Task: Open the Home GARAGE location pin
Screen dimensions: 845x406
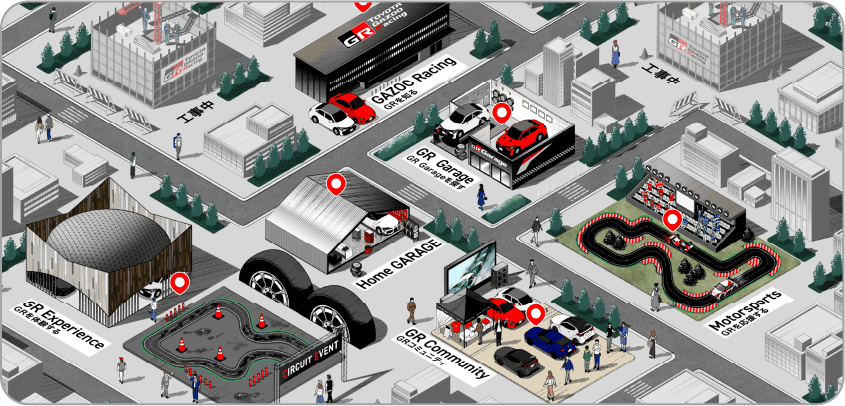Action: [337, 184]
